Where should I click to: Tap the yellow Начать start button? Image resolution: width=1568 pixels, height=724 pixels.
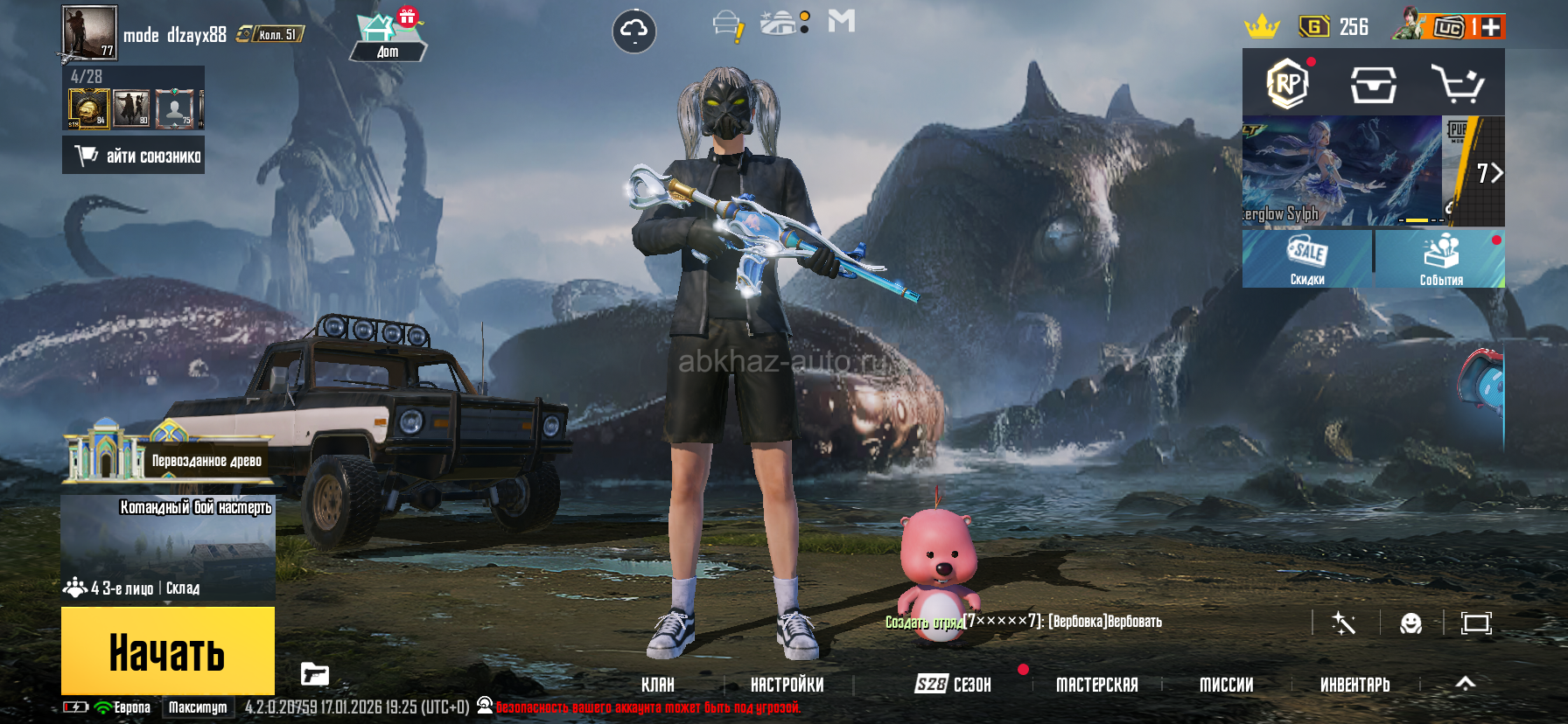(167, 651)
